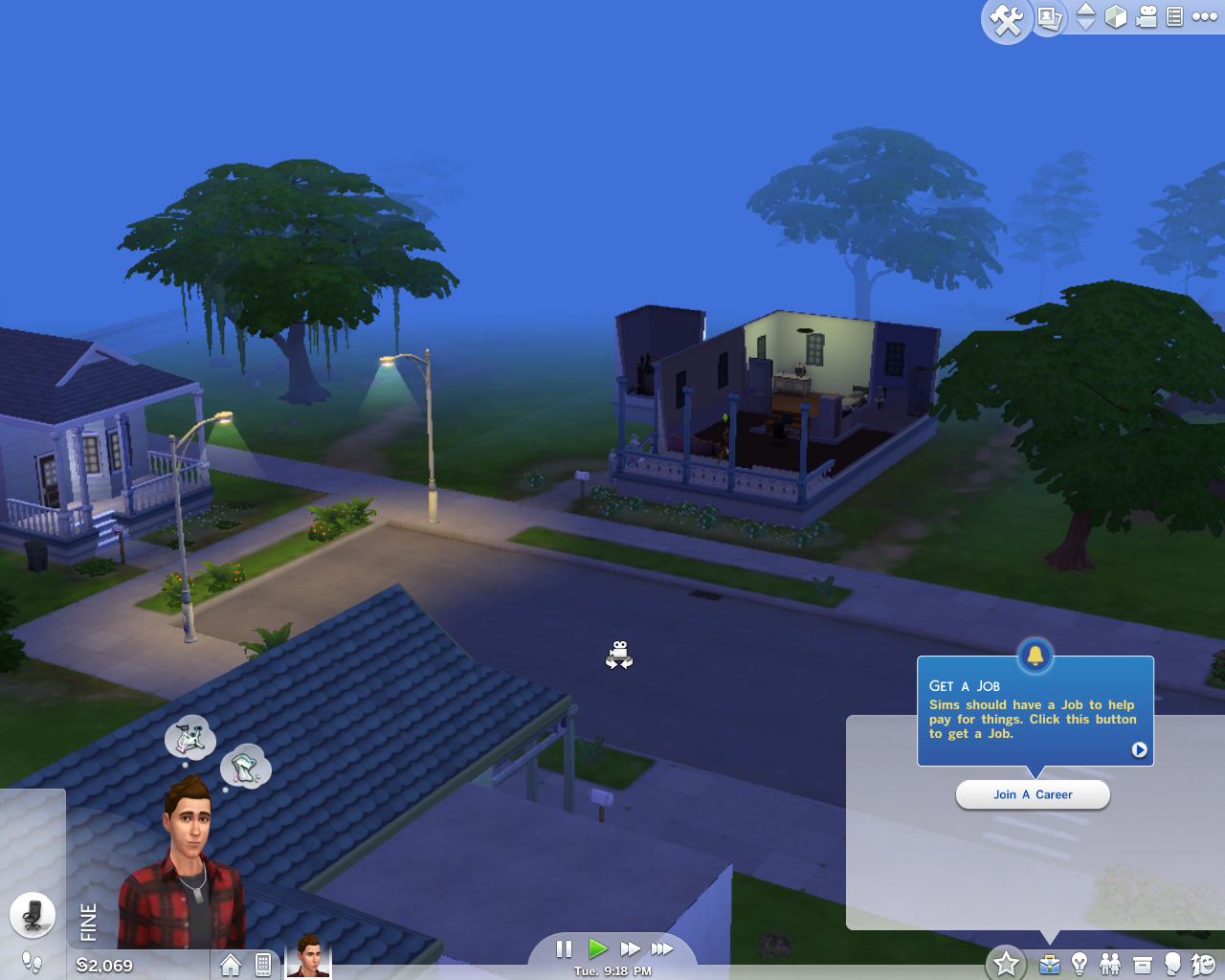Open the Skills lightbulb panel
Image resolution: width=1225 pixels, height=980 pixels.
(x=1080, y=964)
